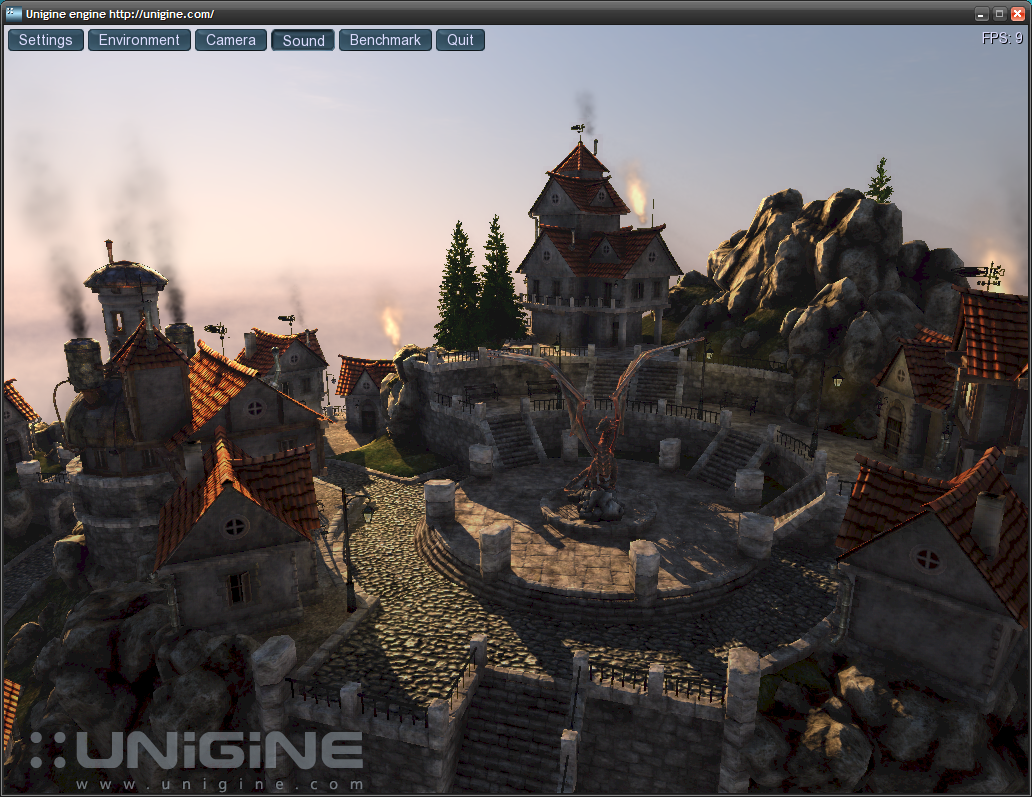Toggle the Sound button
This screenshot has height=797, width=1032.
(303, 41)
